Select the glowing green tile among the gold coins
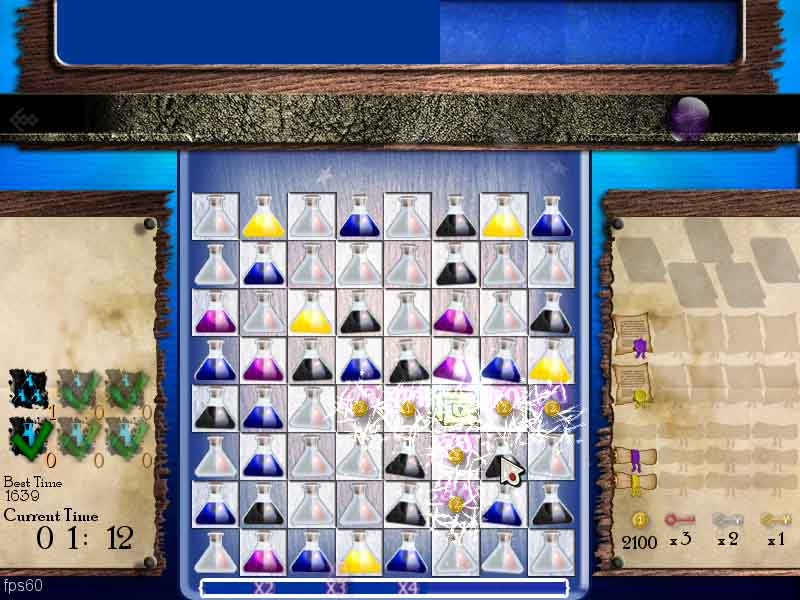 point(455,408)
